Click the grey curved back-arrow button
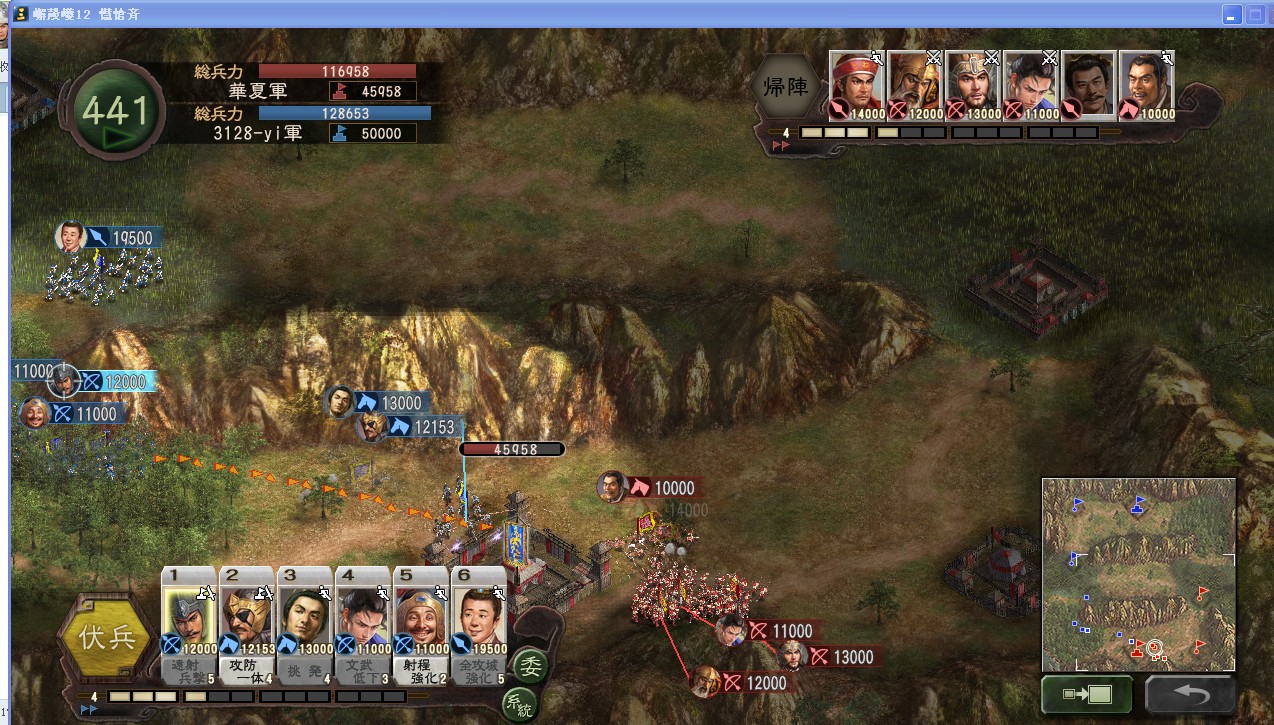 [x=1189, y=694]
